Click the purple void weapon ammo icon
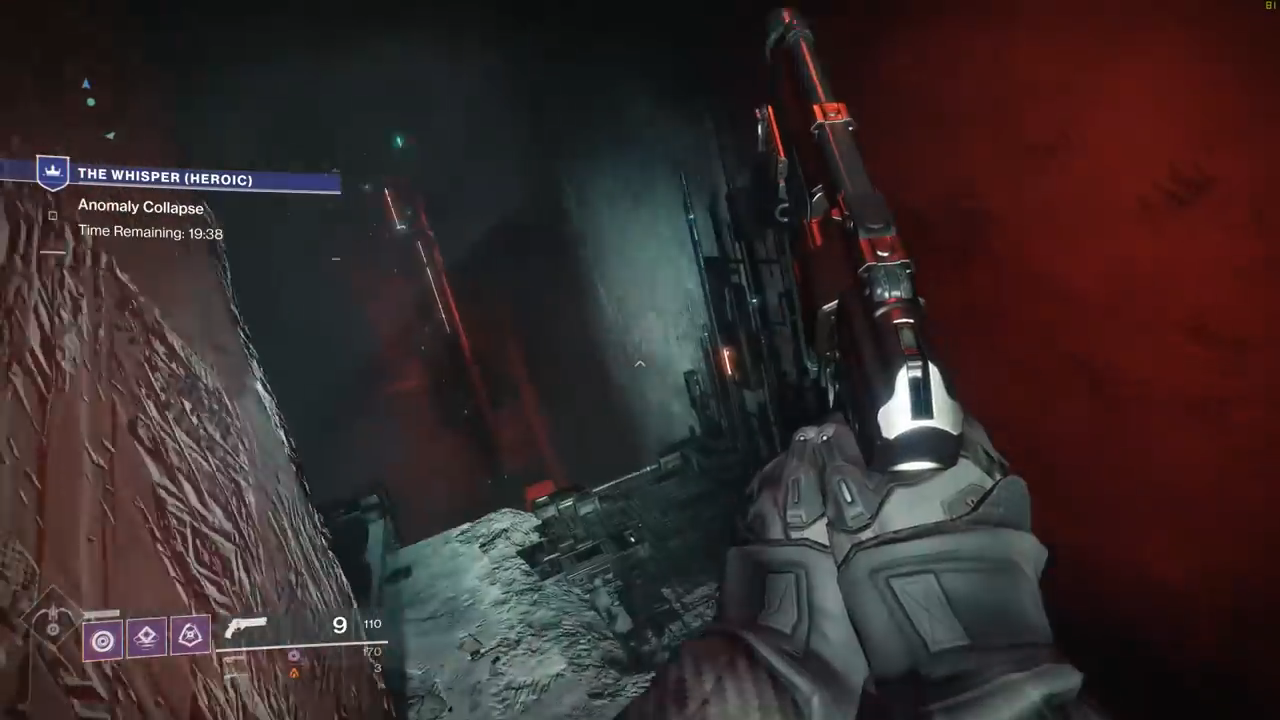1280x720 pixels. tap(294, 656)
